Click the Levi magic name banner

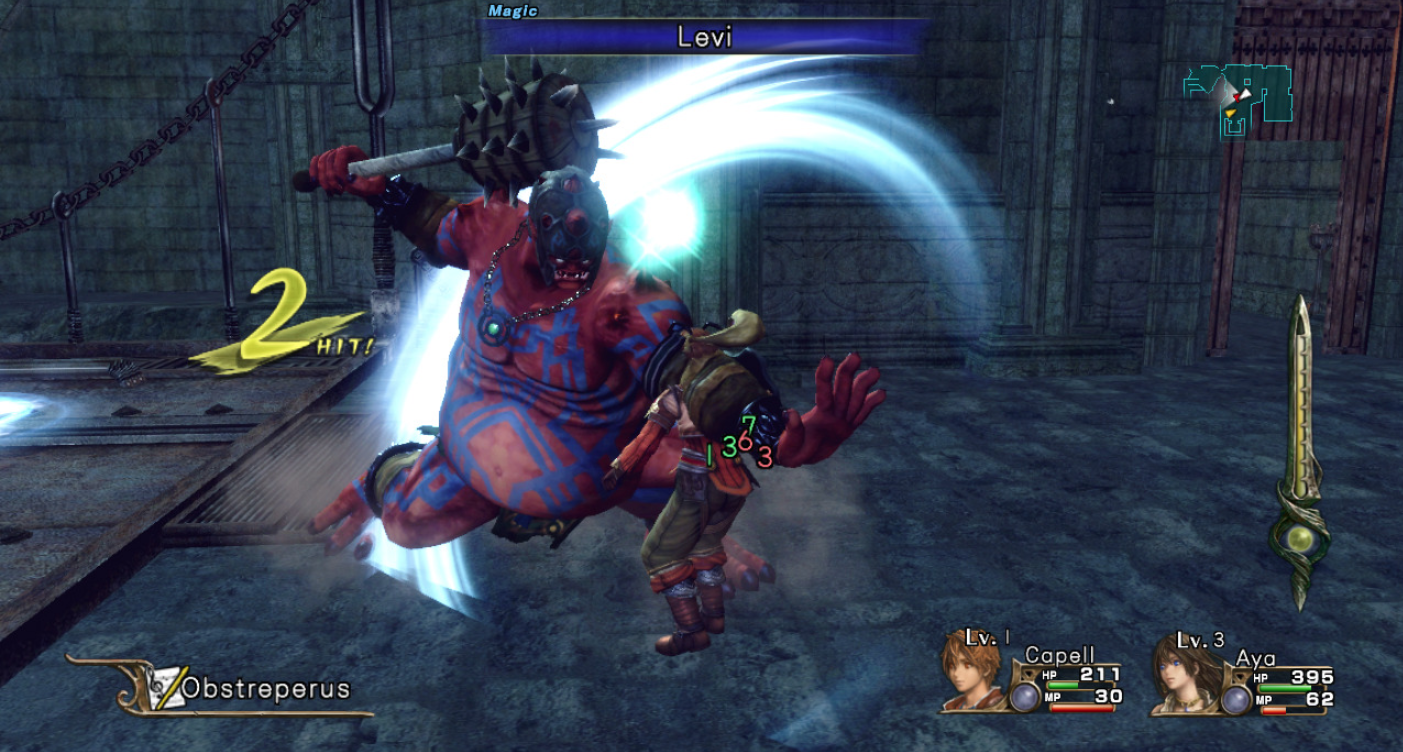click(703, 38)
